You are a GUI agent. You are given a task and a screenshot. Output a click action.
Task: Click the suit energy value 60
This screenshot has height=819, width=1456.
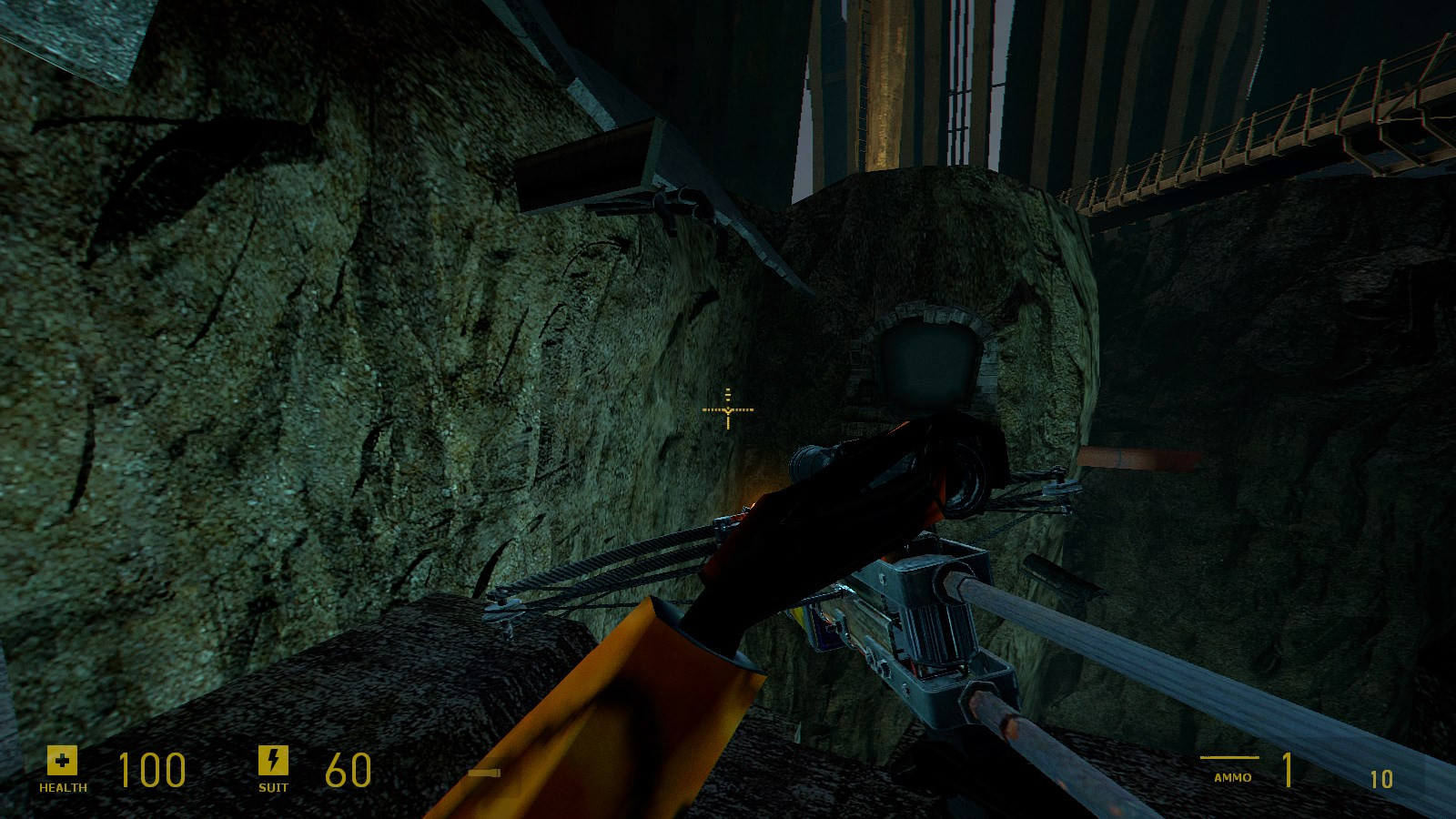(x=346, y=770)
